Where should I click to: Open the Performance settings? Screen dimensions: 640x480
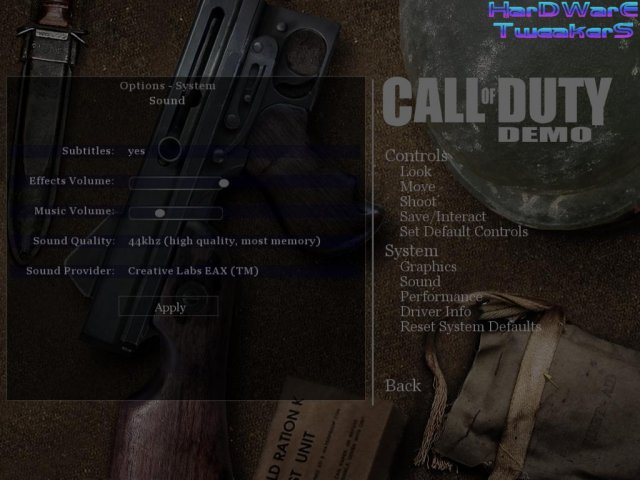(441, 297)
